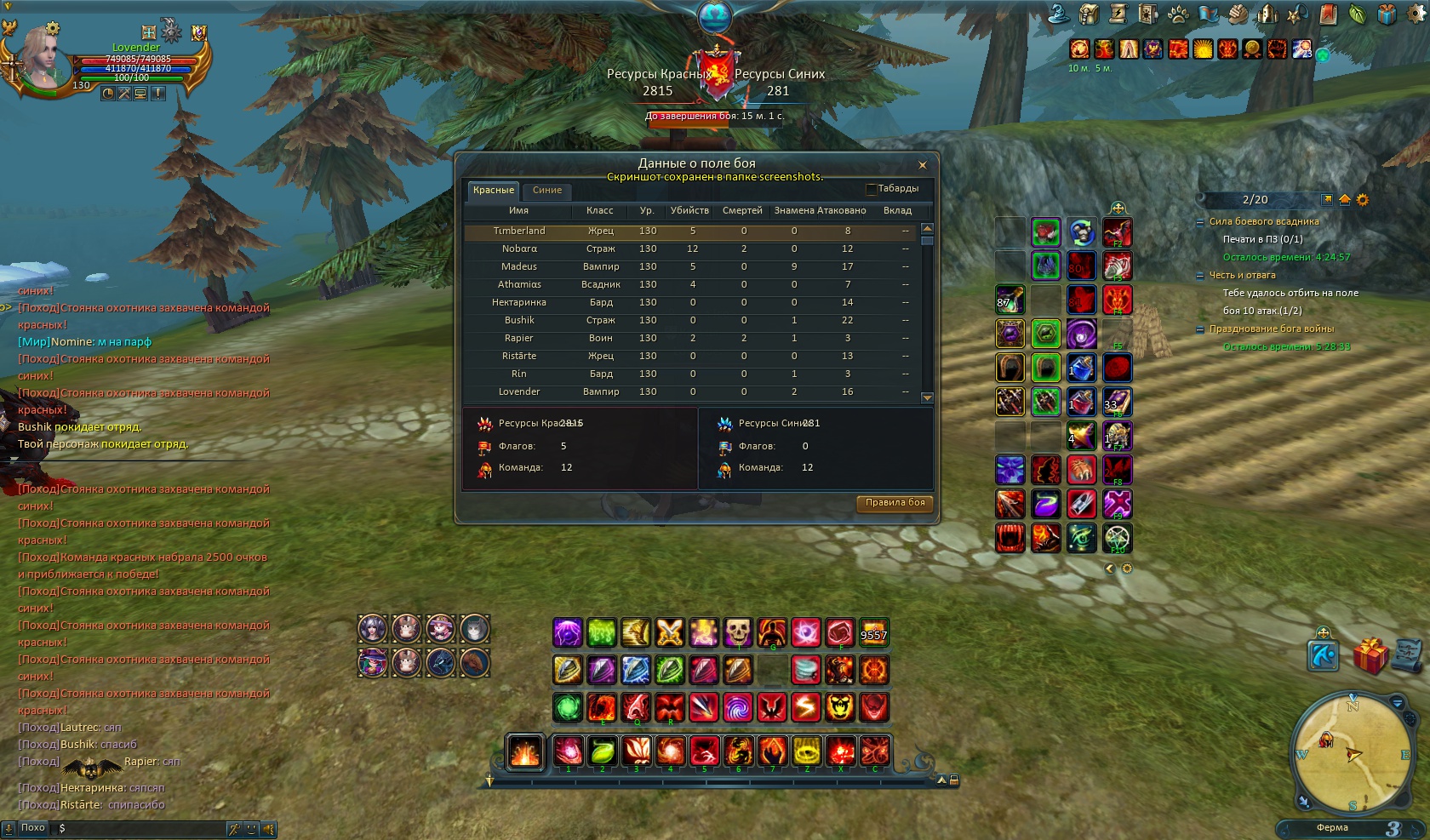
Task: Open the paw print pet menu
Action: click(1178, 14)
